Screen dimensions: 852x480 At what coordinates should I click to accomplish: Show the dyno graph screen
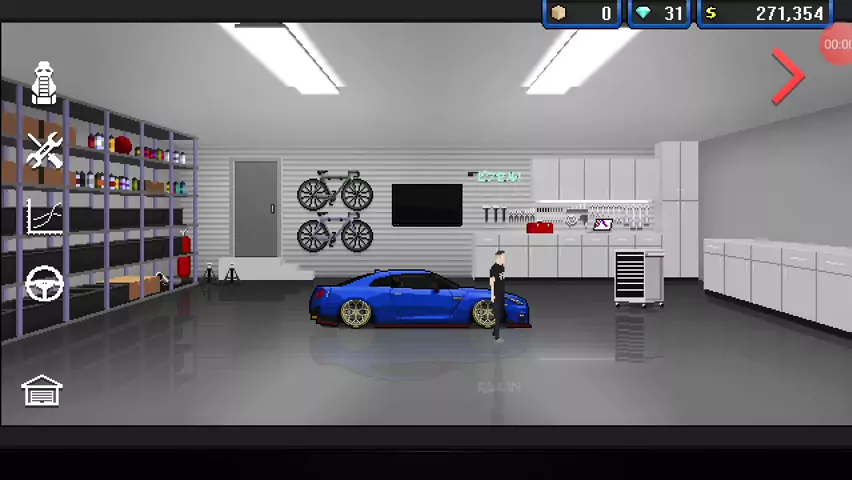tap(44, 217)
